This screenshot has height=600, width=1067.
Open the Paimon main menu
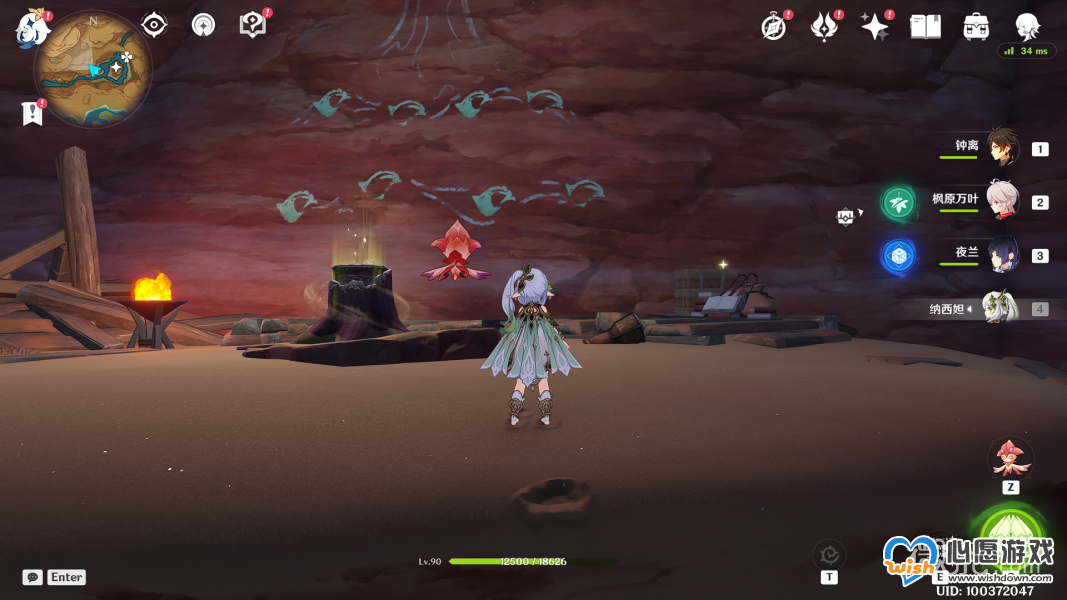pyautogui.click(x=32, y=28)
